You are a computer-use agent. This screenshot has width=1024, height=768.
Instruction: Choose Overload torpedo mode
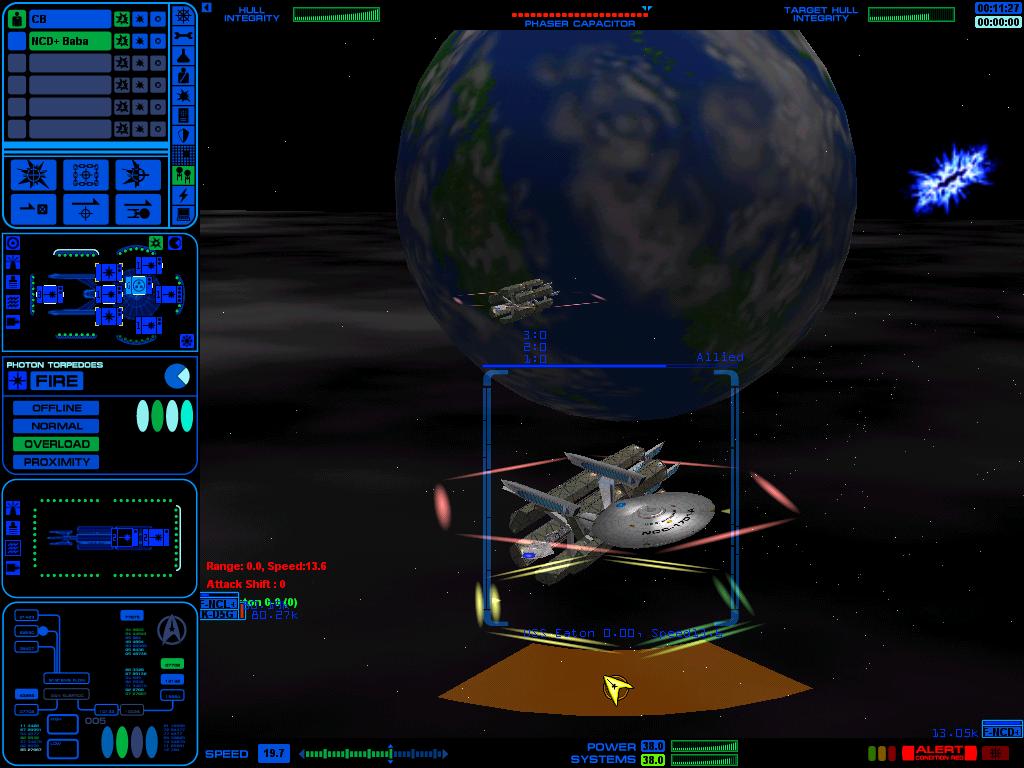coord(56,444)
